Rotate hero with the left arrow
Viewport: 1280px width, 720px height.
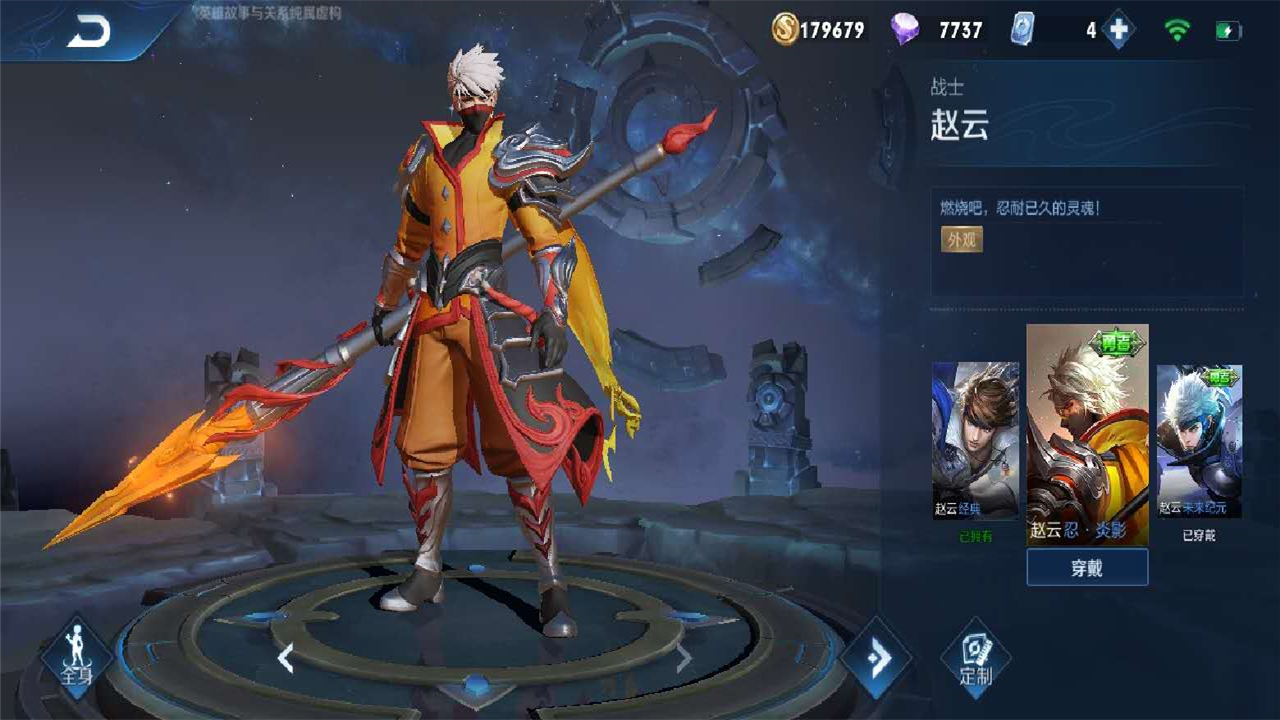click(286, 658)
